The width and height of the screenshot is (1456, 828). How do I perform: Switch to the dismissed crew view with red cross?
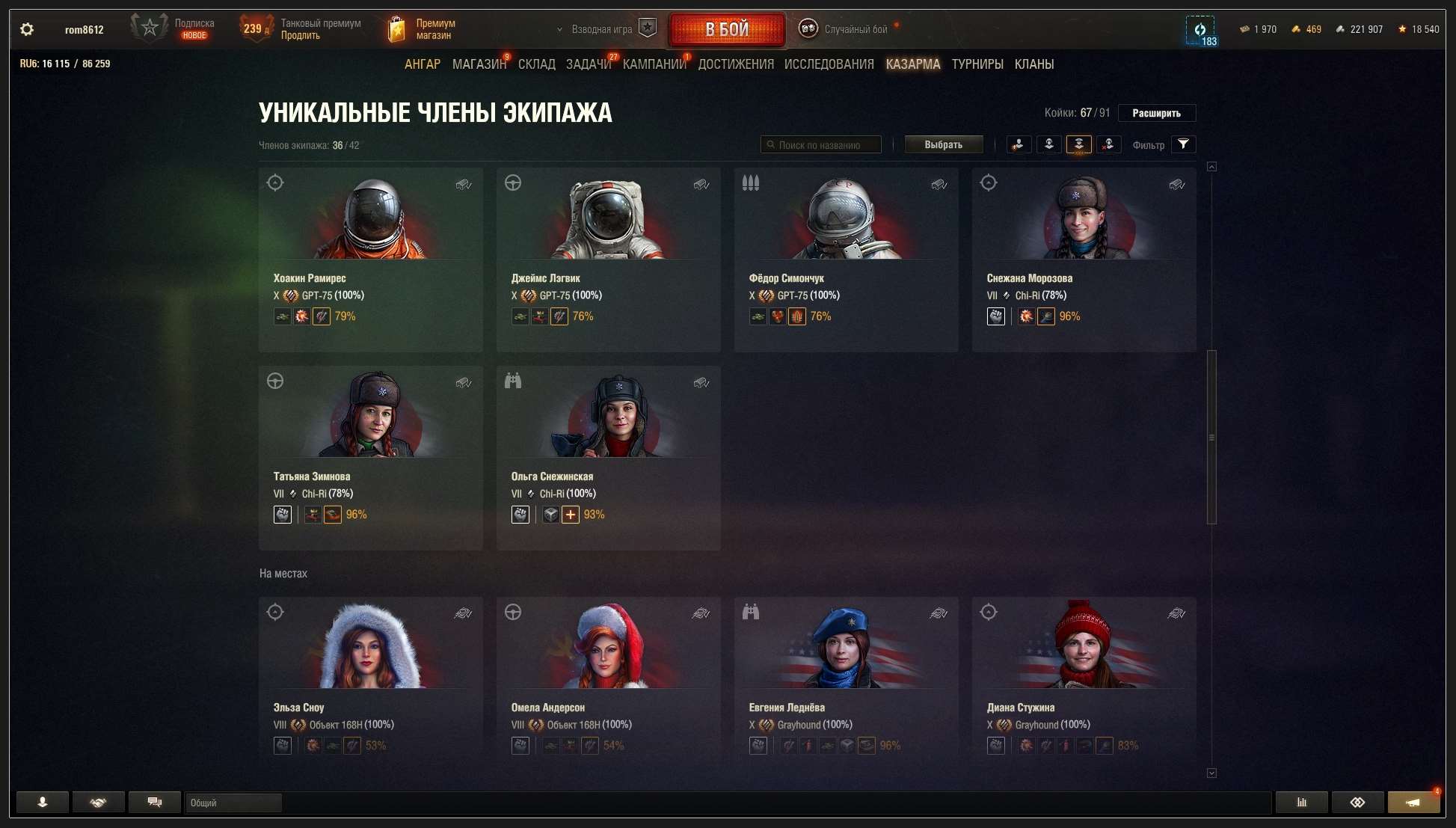click(1109, 144)
